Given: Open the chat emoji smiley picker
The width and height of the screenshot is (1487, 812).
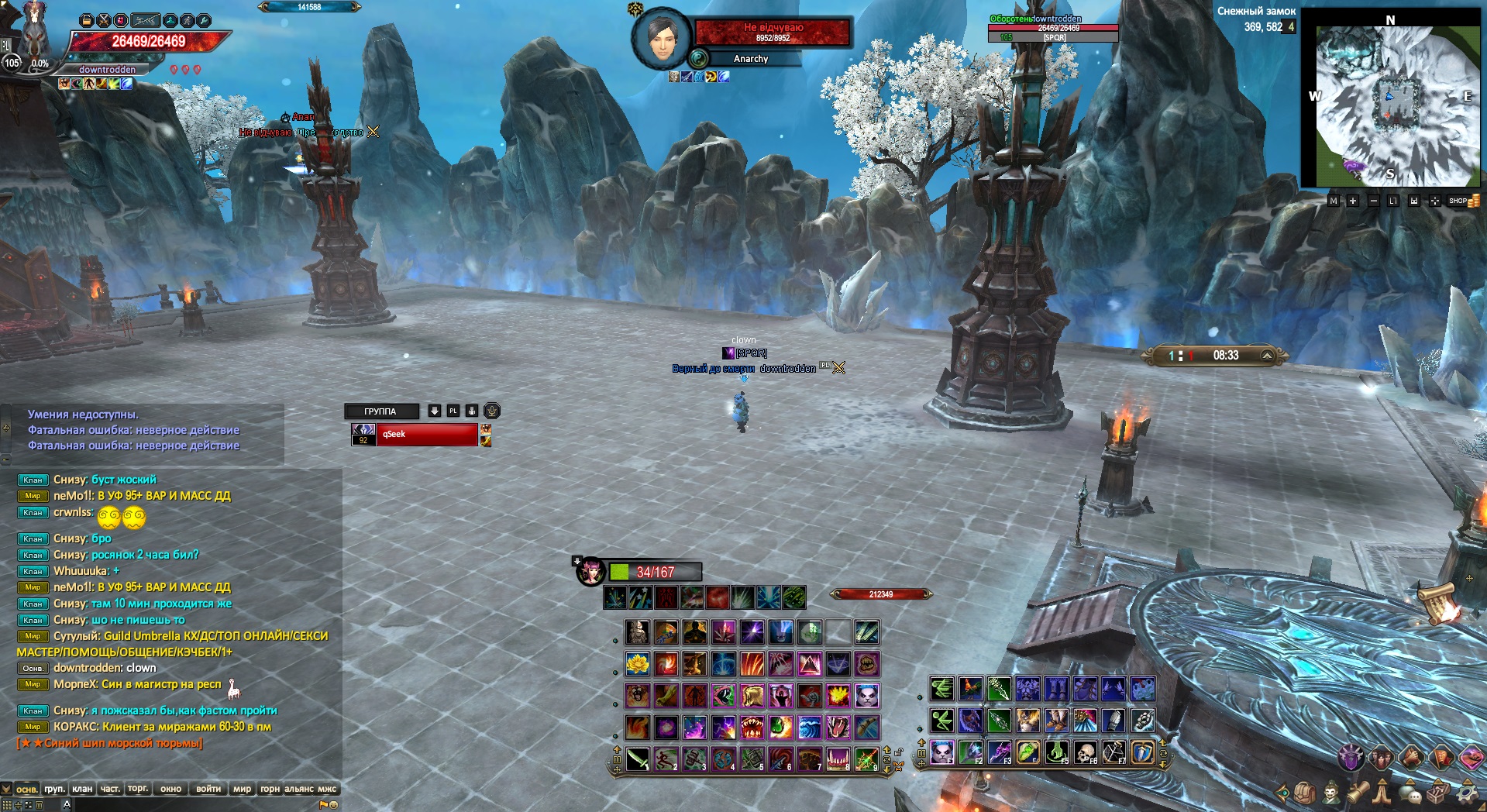Looking at the screenshot, I should pyautogui.click(x=334, y=804).
